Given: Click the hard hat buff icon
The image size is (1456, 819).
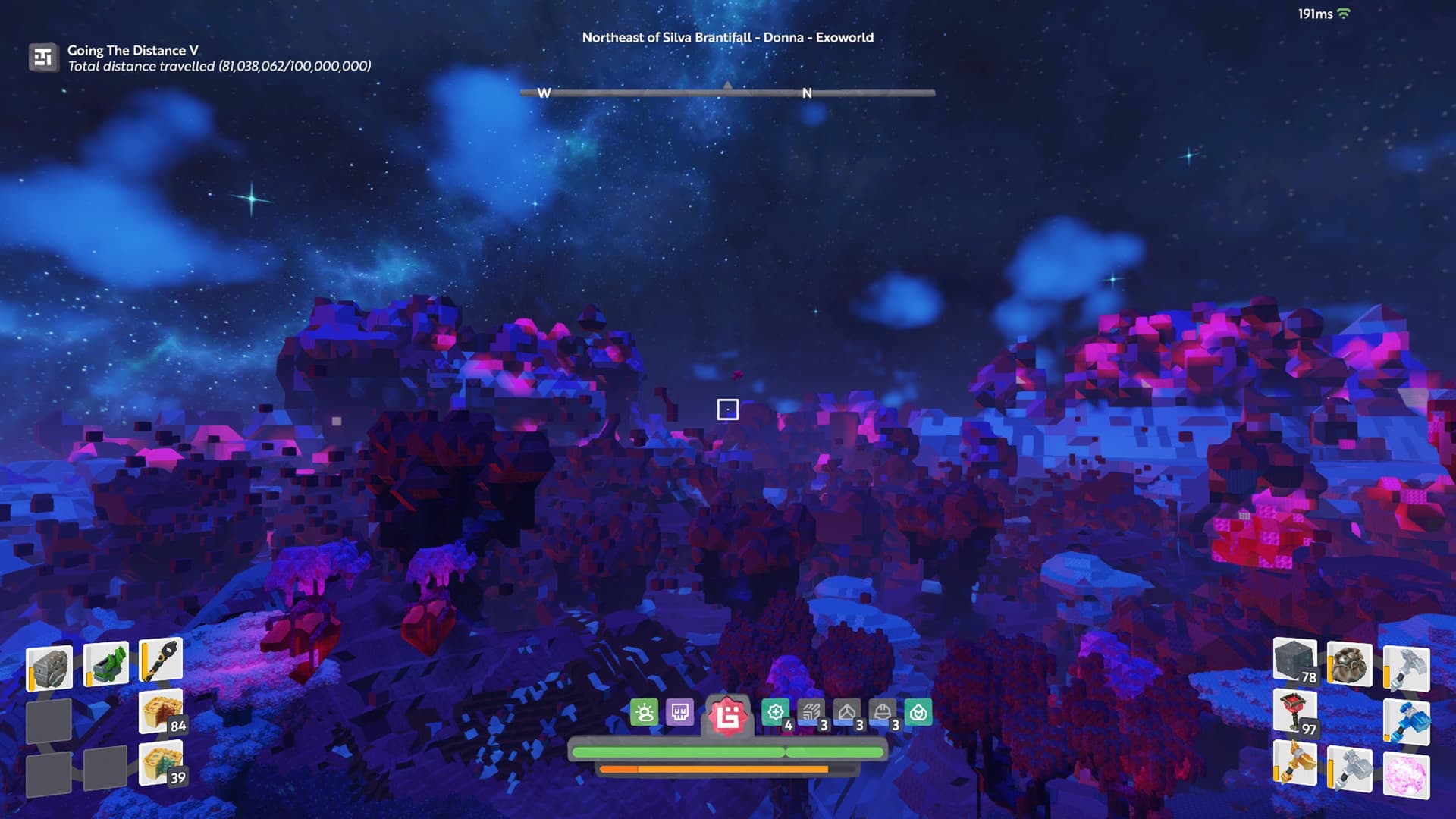Looking at the screenshot, I should (x=883, y=713).
